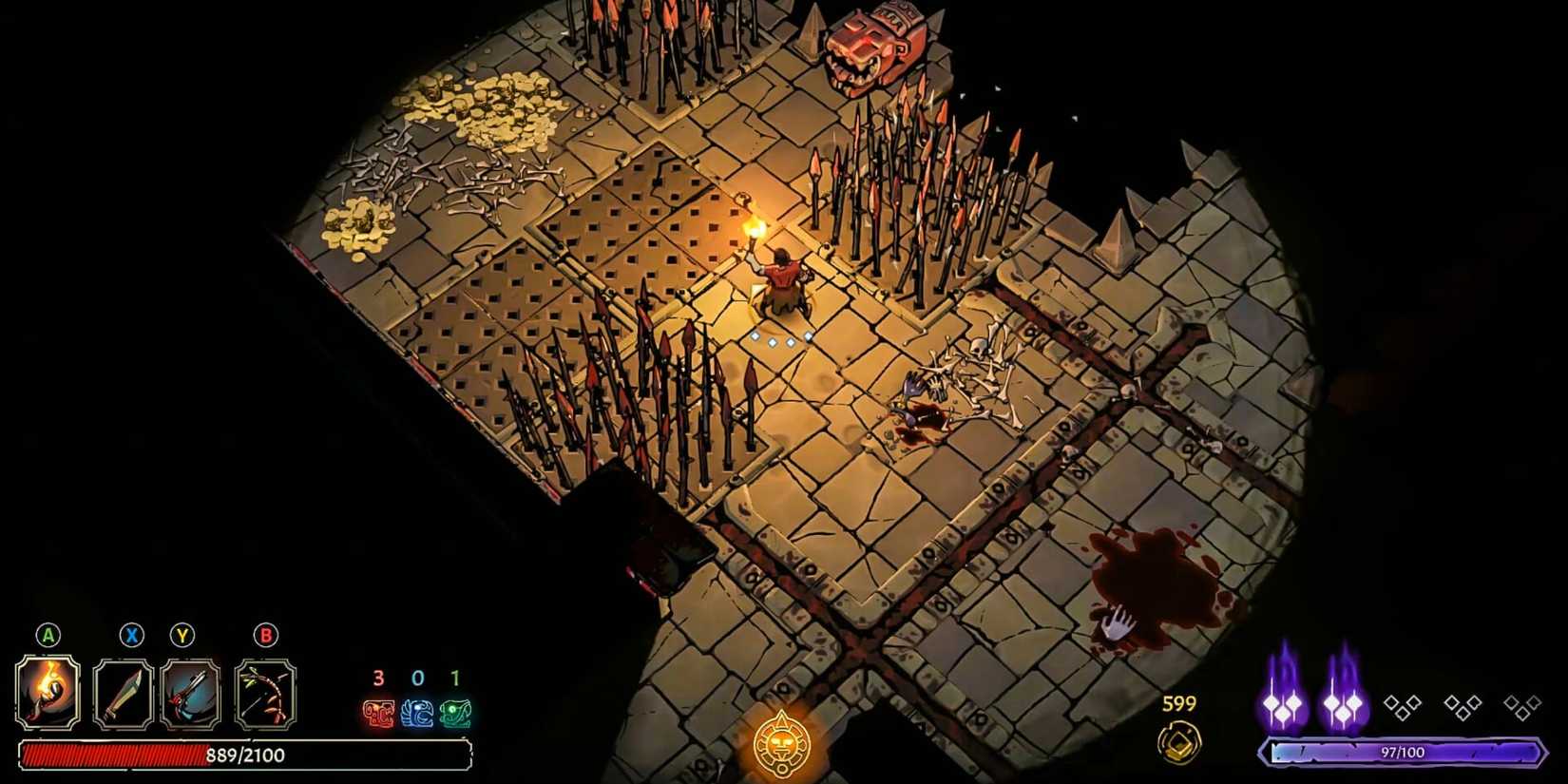This screenshot has height=784, width=1568.
Task: Expand the first empty curse slot
Action: tap(1402, 707)
